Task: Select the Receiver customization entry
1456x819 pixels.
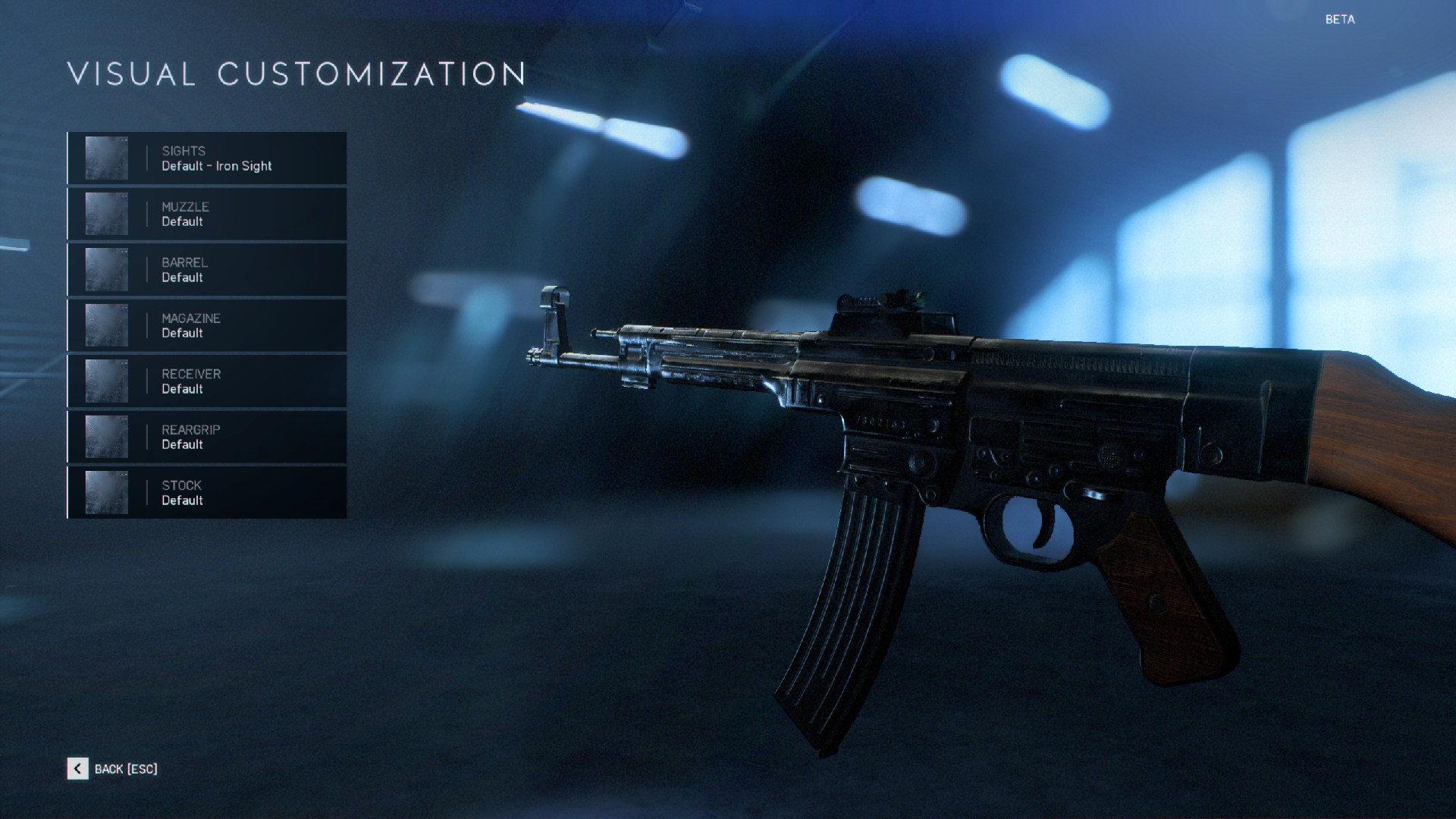Action: [x=207, y=381]
